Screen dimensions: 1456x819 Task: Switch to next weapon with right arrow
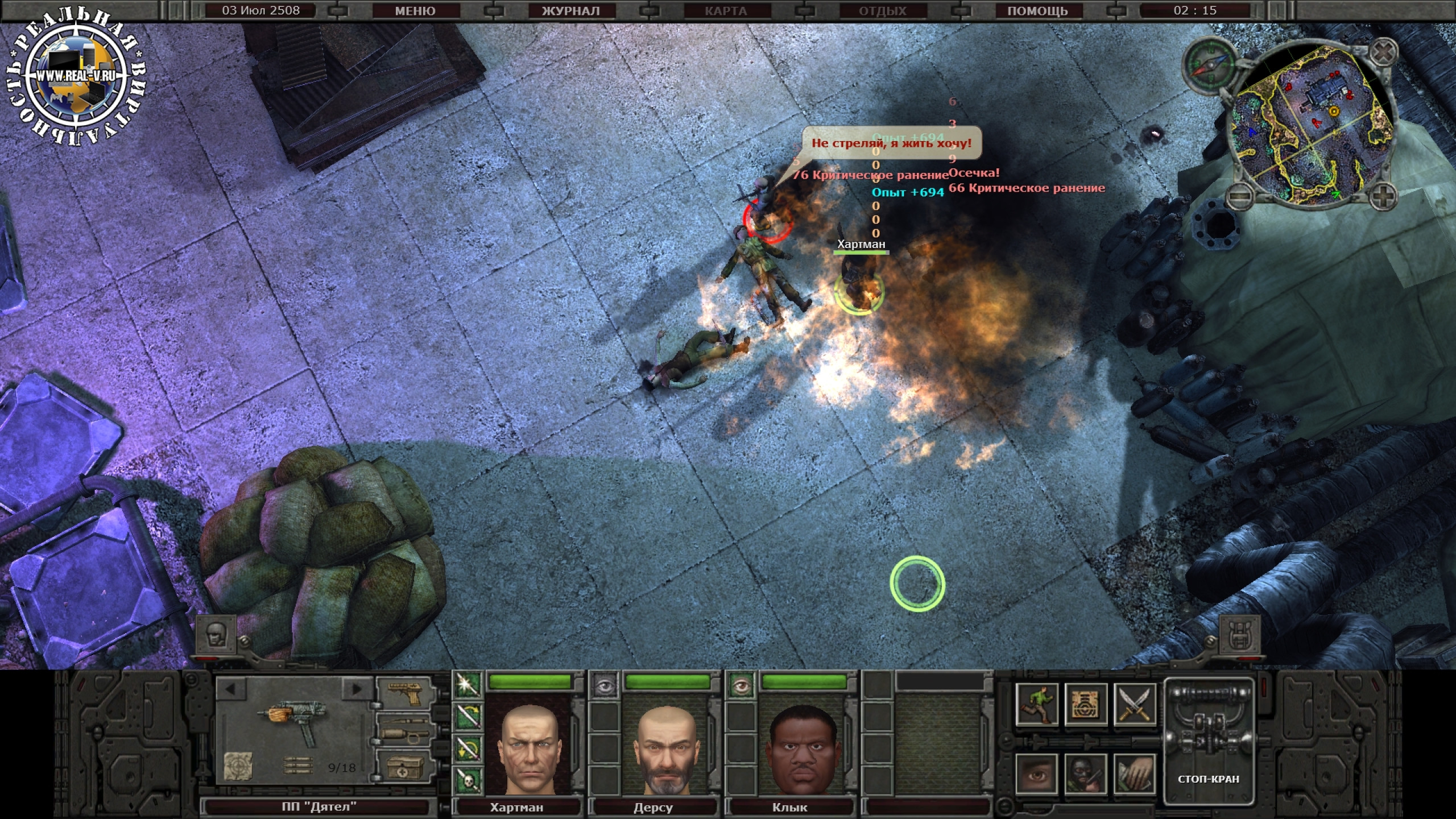[357, 689]
